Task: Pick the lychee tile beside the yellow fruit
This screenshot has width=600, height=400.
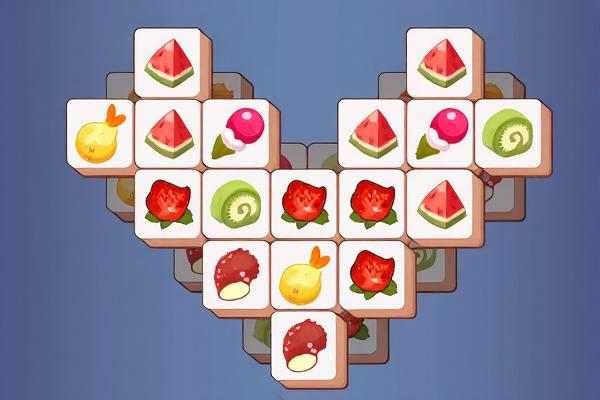Action: [236, 272]
